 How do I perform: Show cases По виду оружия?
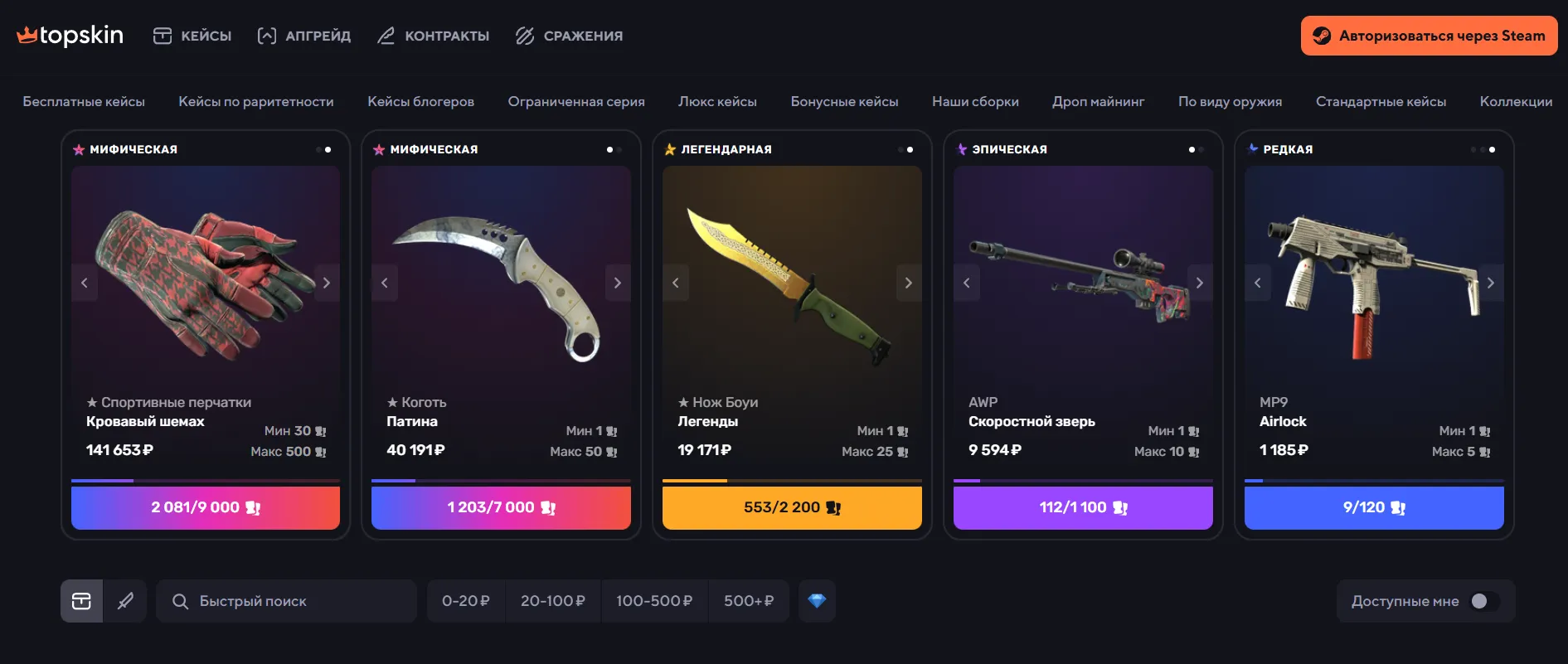(1230, 101)
